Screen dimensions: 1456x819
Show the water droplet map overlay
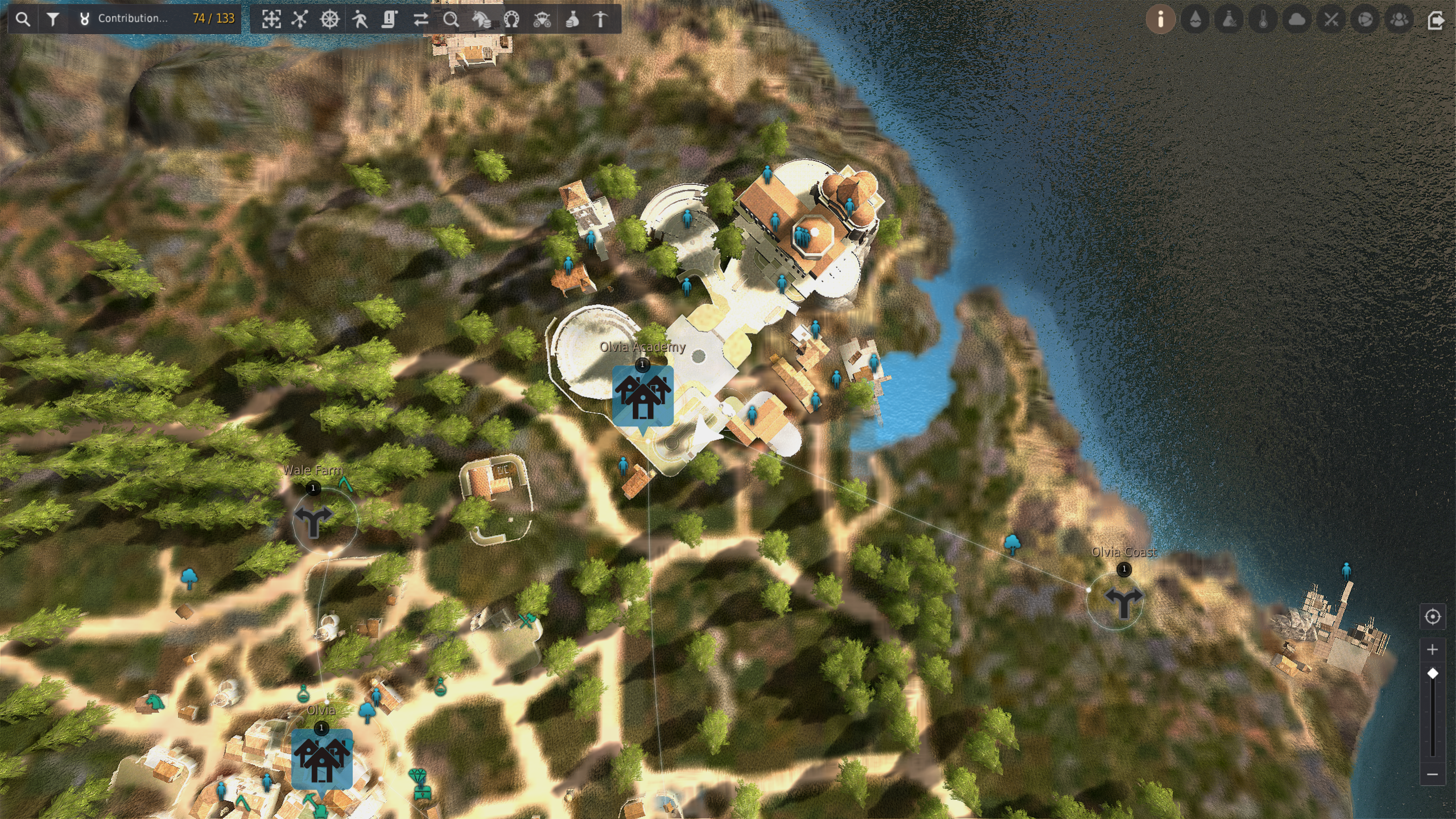(1195, 19)
